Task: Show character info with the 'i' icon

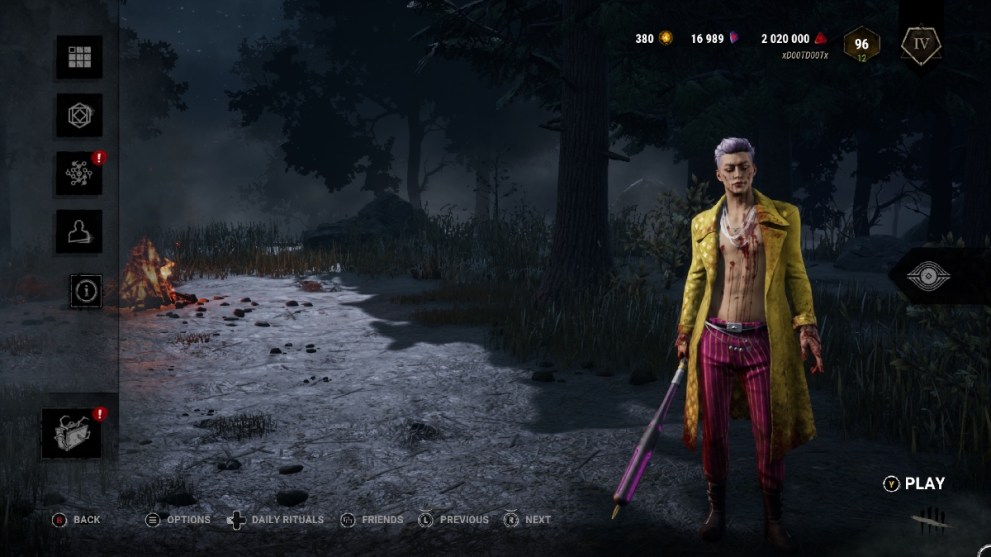Action: point(87,290)
